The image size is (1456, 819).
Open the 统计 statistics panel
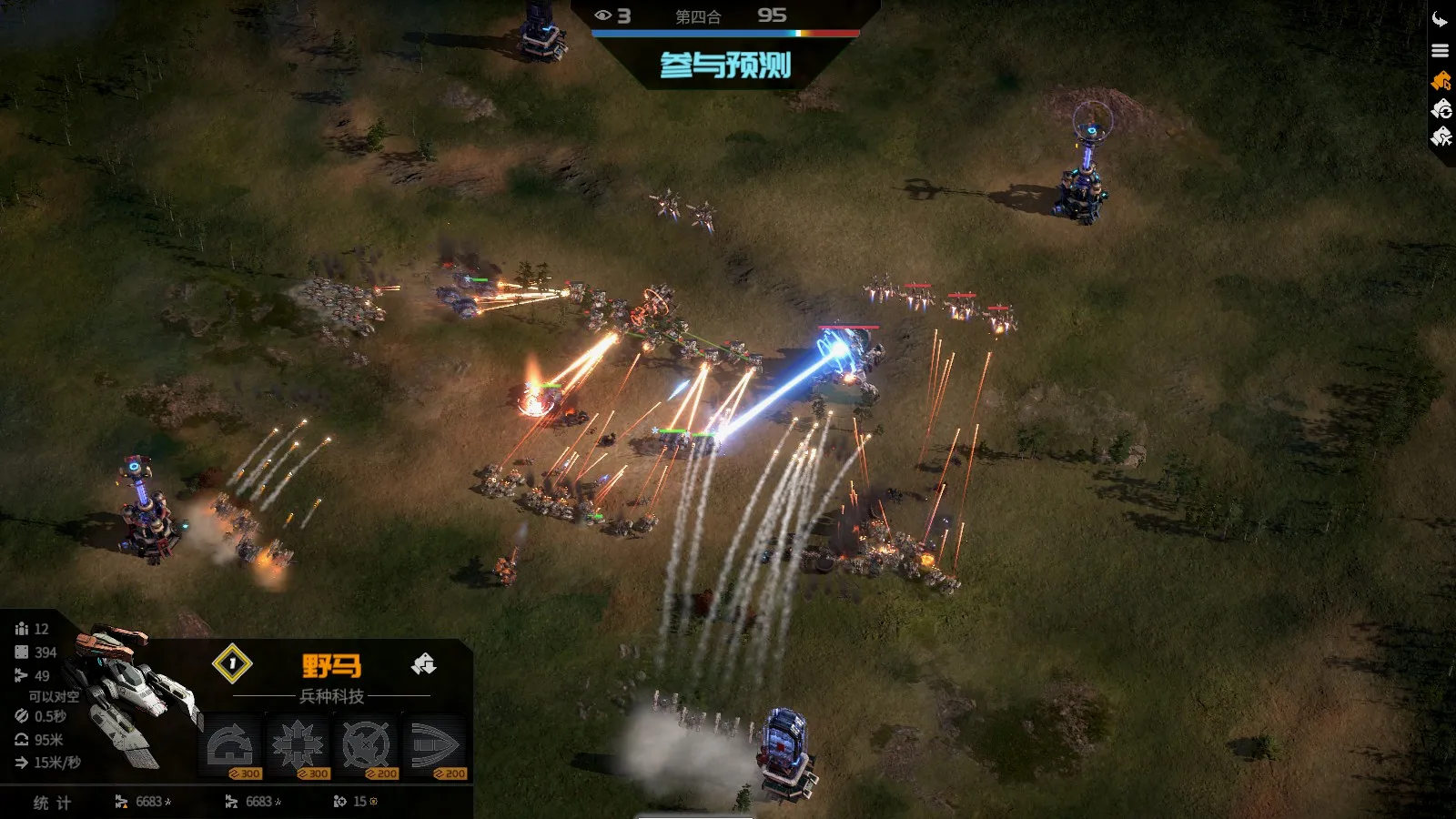pyautogui.click(x=52, y=803)
